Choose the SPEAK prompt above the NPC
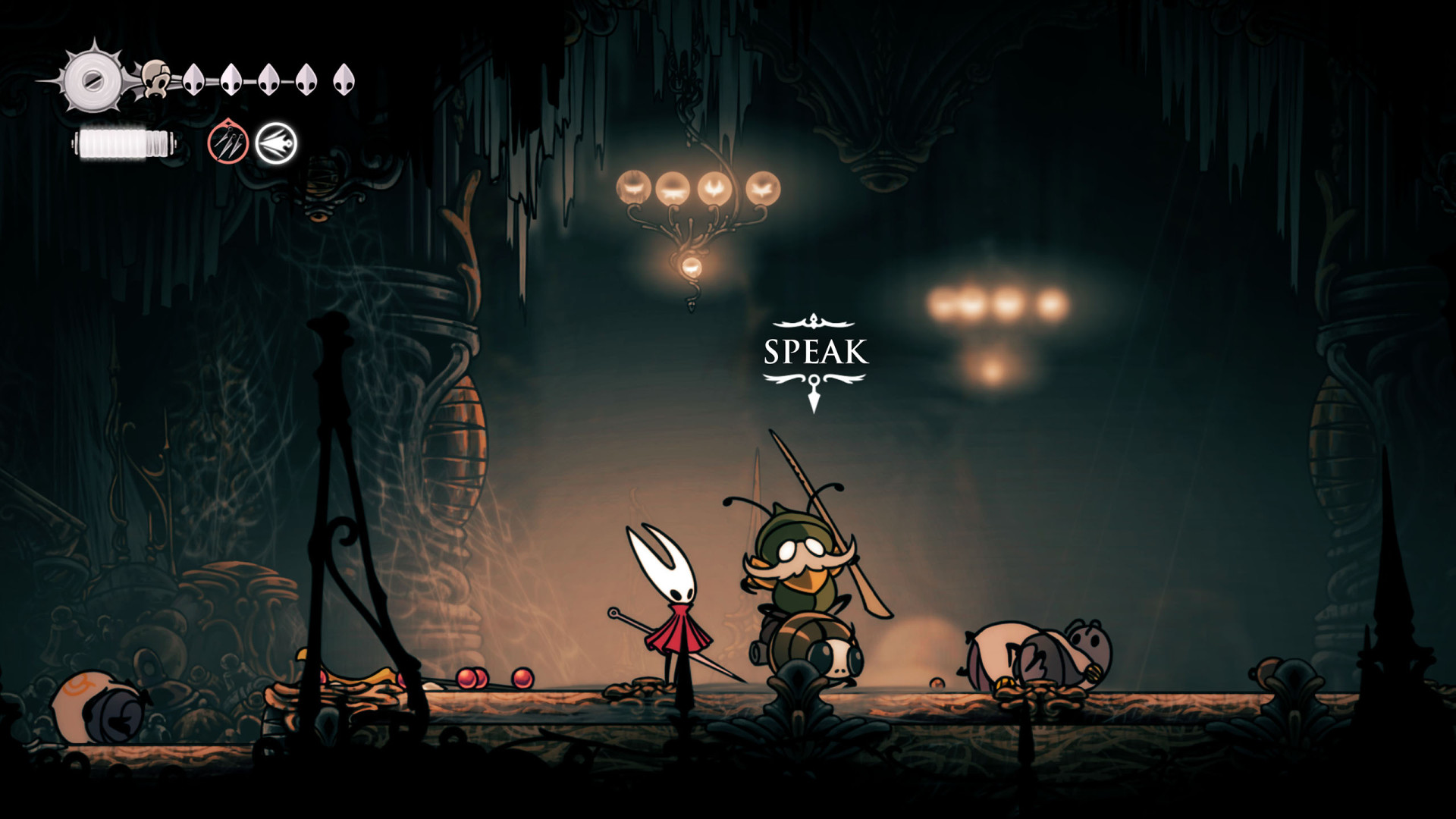Image resolution: width=1456 pixels, height=819 pixels. pyautogui.click(x=815, y=353)
